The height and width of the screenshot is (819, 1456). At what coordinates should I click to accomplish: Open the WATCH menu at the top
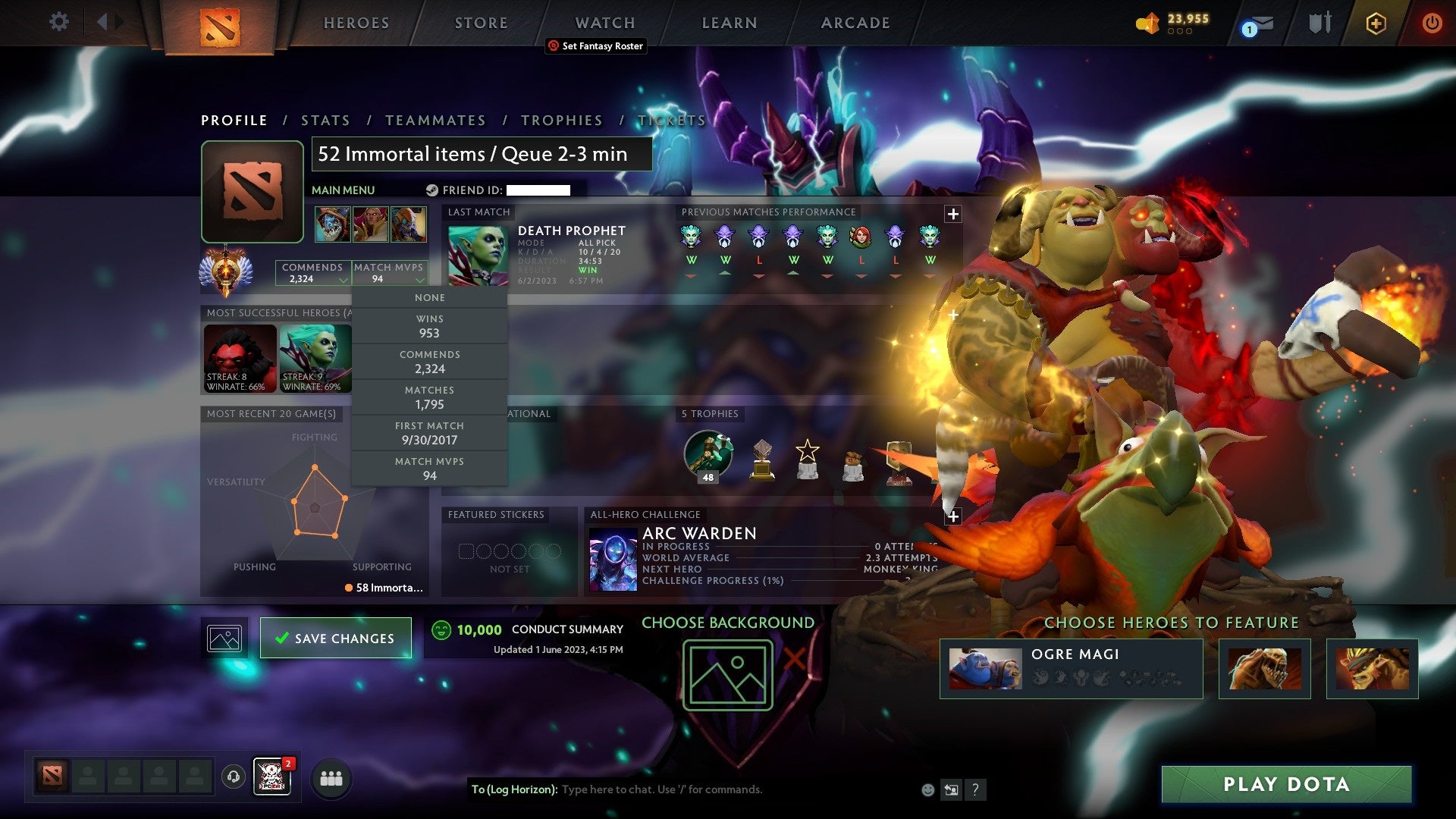[604, 23]
